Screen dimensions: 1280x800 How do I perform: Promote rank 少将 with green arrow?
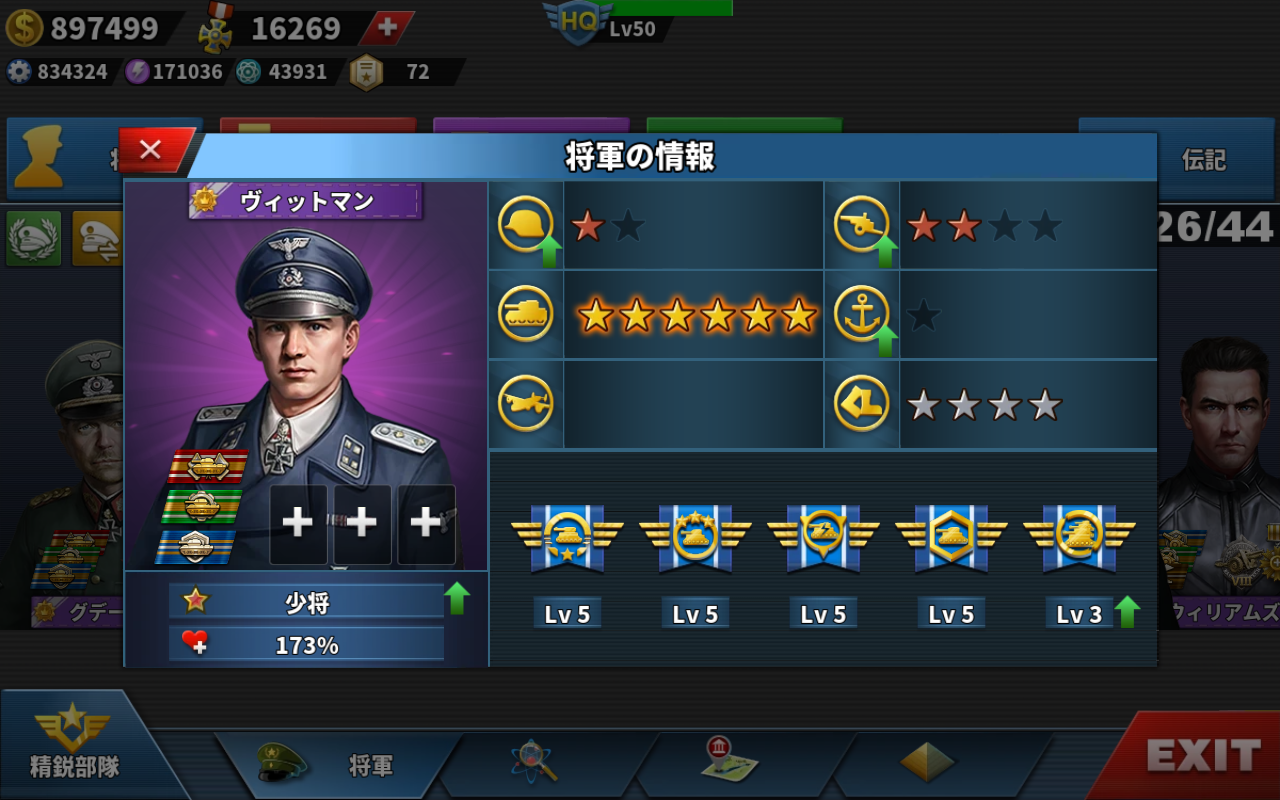point(457,599)
